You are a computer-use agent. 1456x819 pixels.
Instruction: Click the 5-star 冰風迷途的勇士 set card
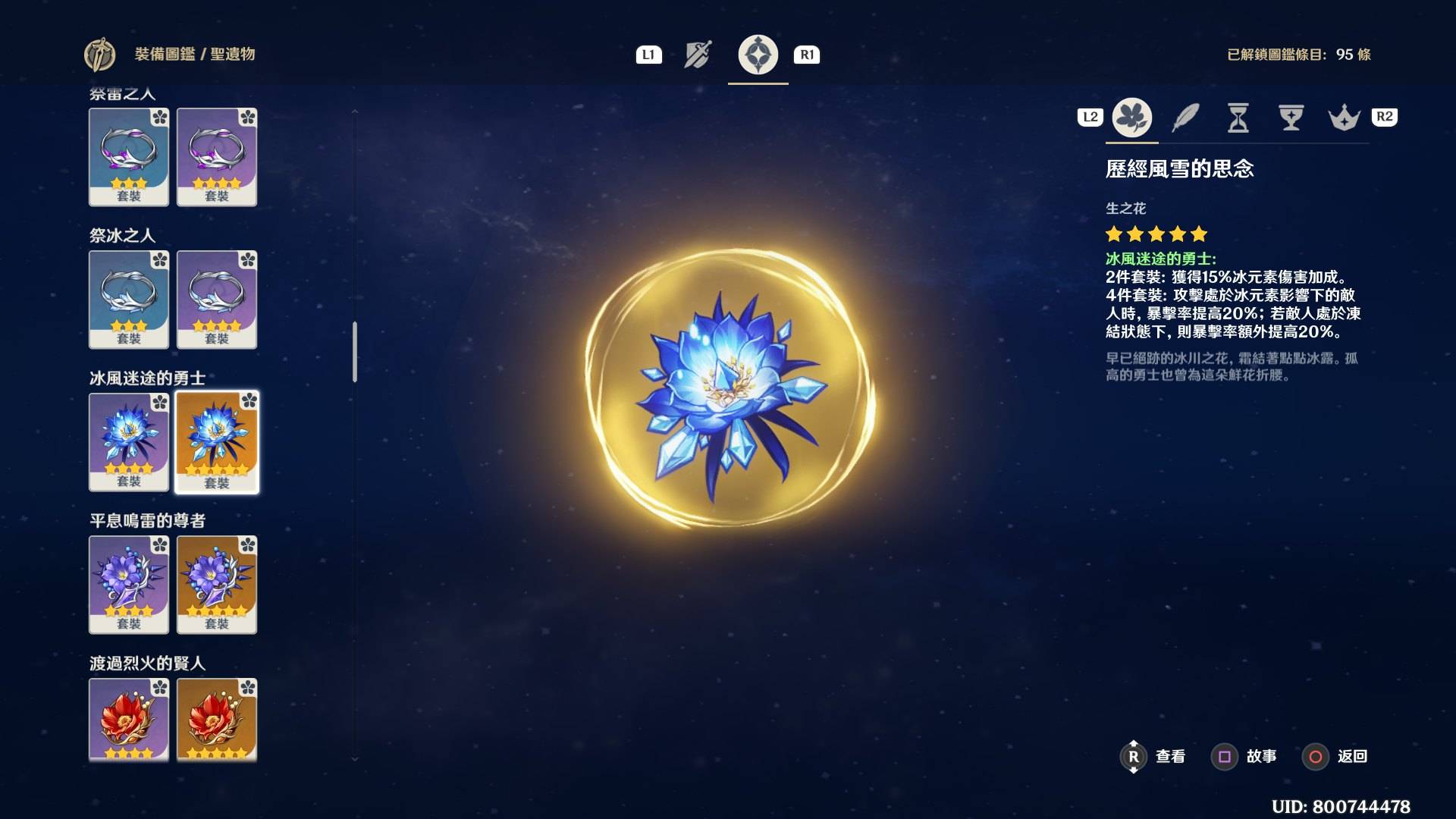coord(217,442)
